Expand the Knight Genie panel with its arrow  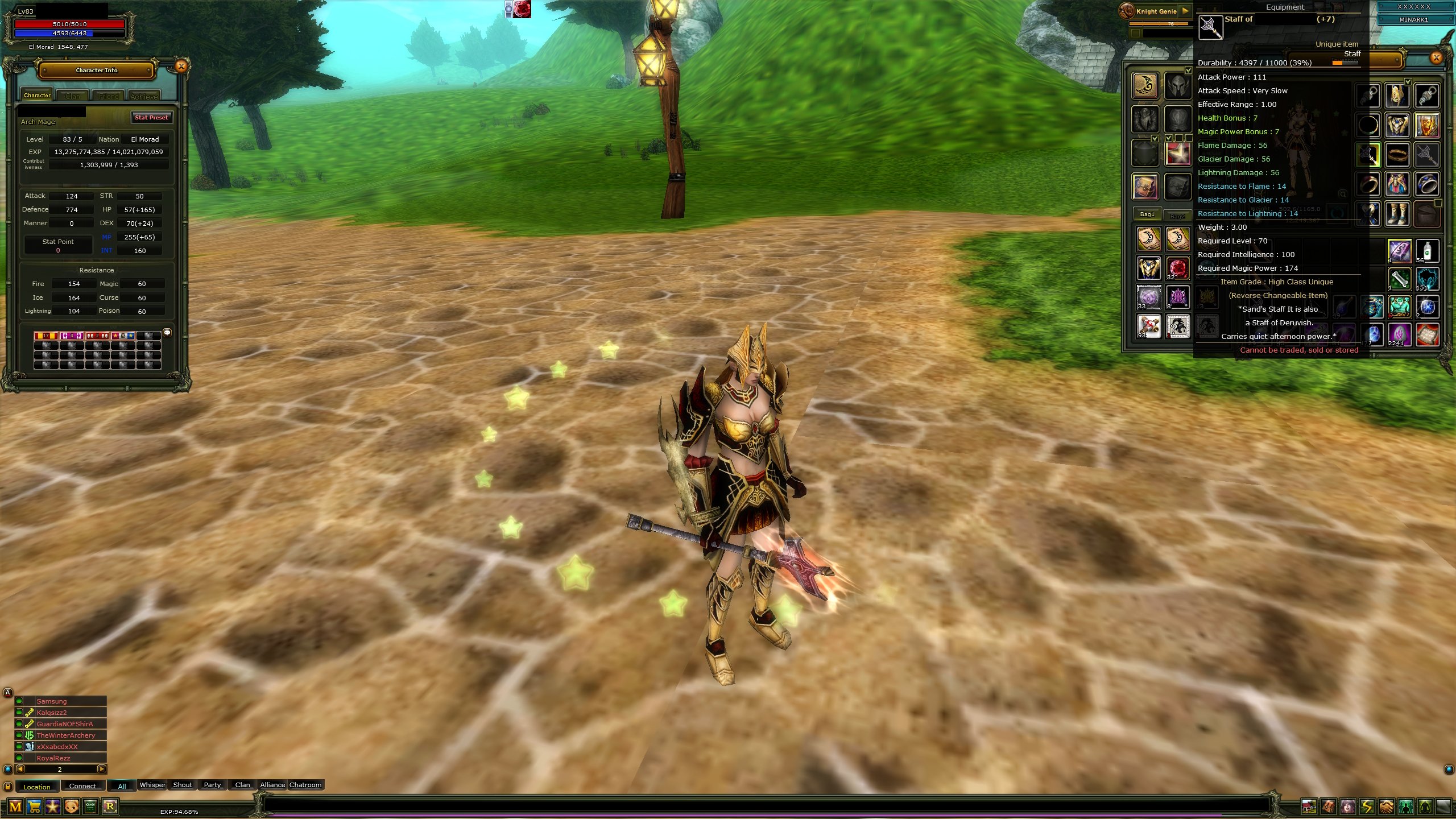tap(1186, 11)
